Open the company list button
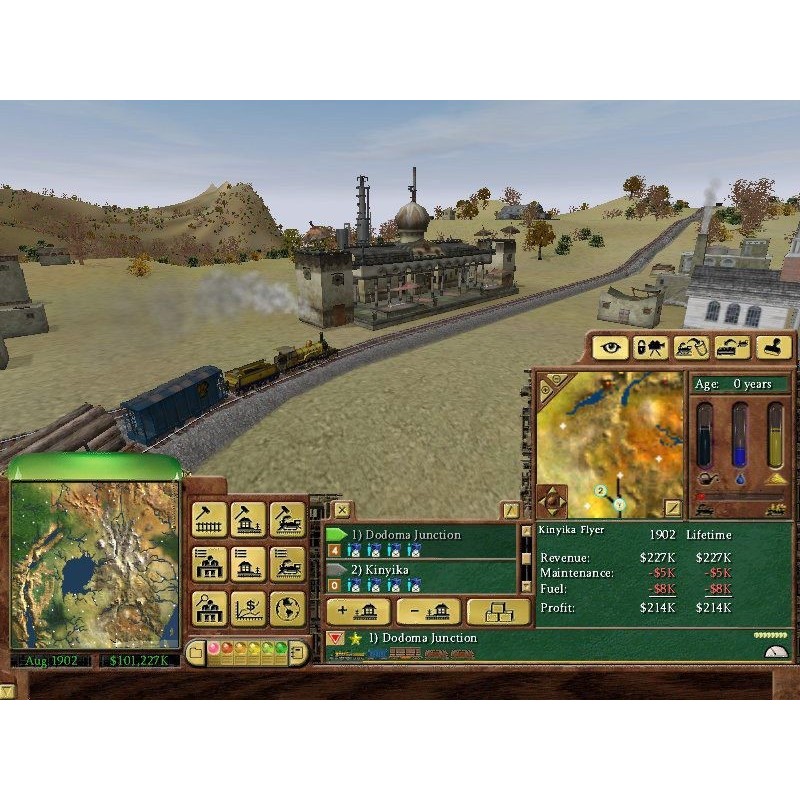The width and height of the screenshot is (800, 800). coord(209,563)
